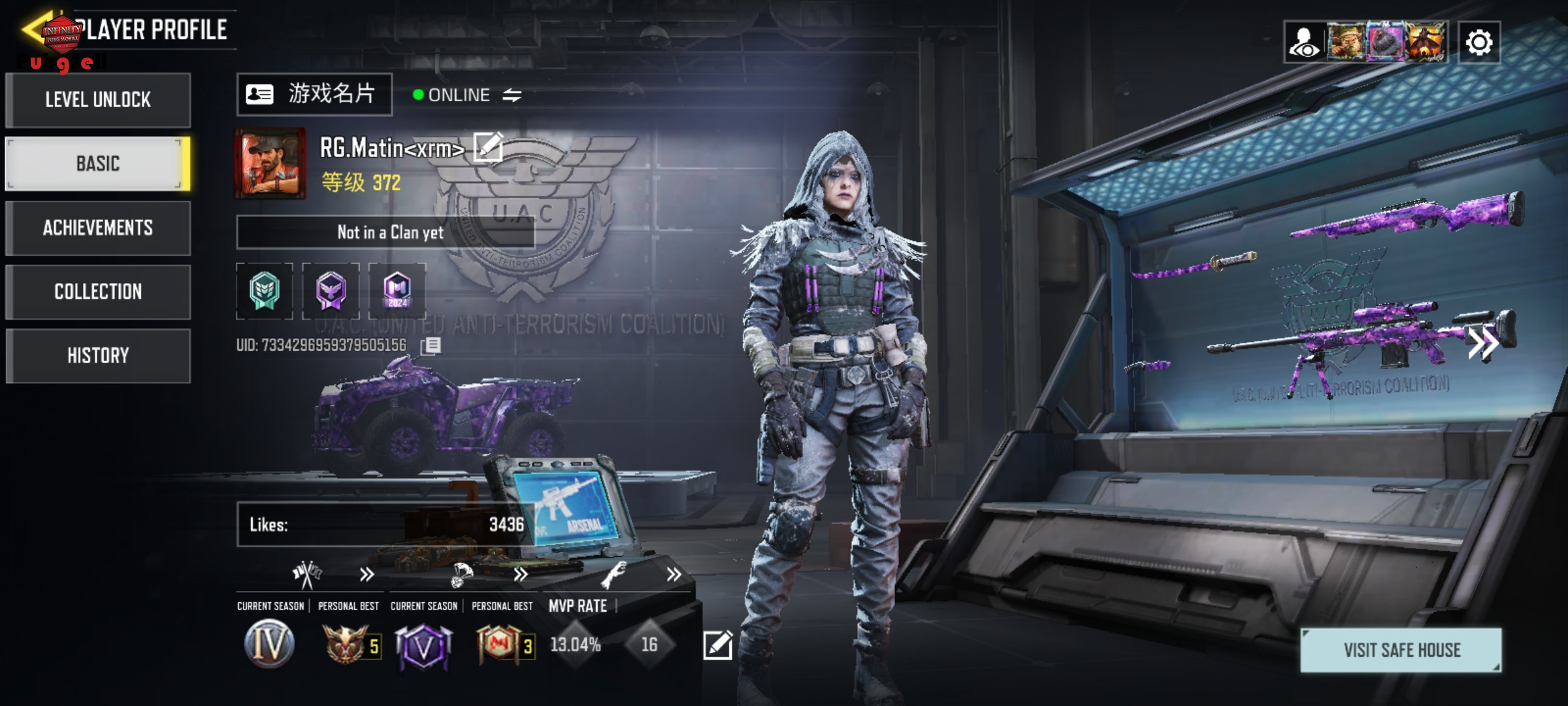
Task: Open the settings gear icon
Action: point(1478,42)
